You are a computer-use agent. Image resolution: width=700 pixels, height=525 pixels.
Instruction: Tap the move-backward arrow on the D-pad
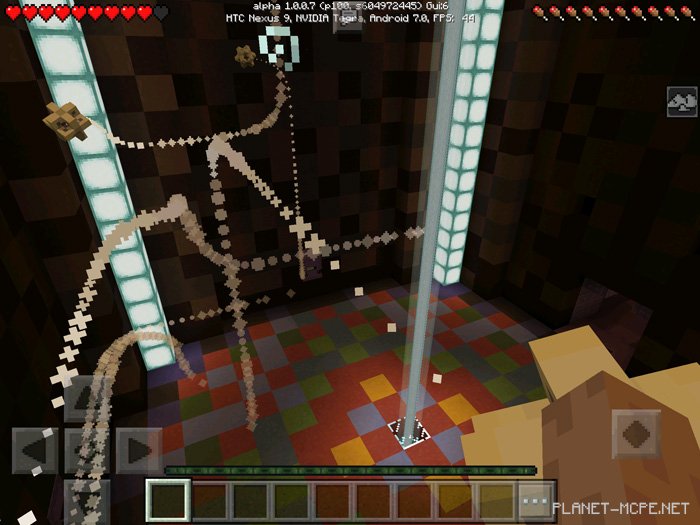click(87, 500)
